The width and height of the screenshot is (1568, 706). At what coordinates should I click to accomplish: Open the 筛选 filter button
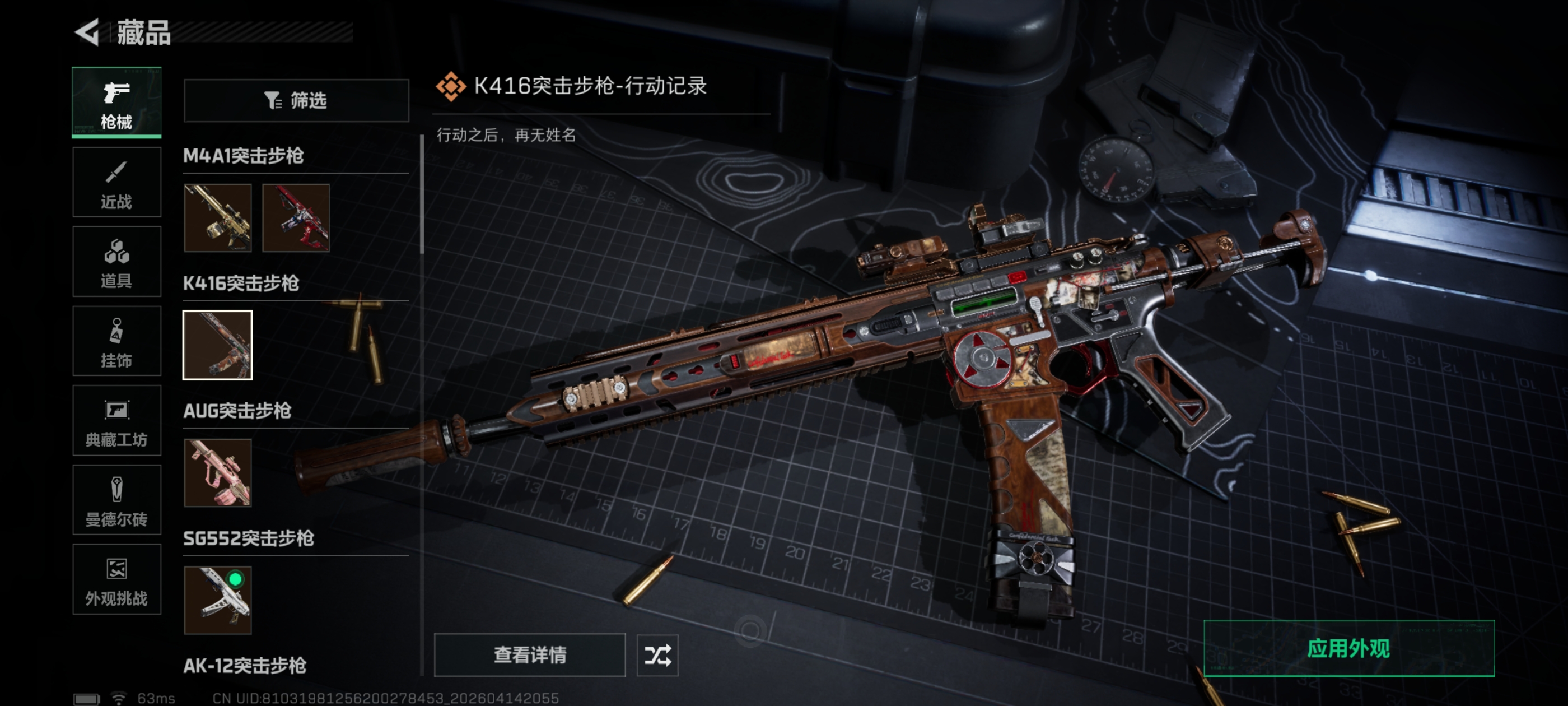click(296, 100)
